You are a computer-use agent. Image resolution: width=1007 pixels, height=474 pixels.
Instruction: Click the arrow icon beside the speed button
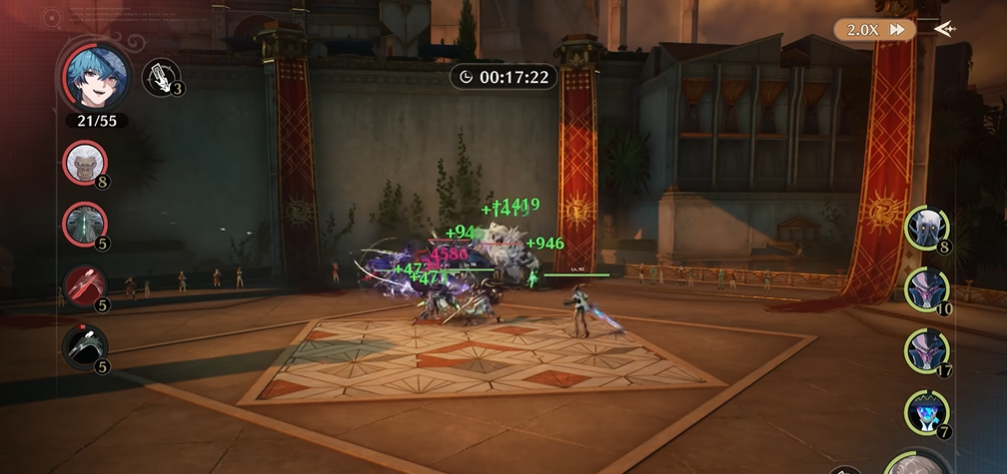pos(943,28)
